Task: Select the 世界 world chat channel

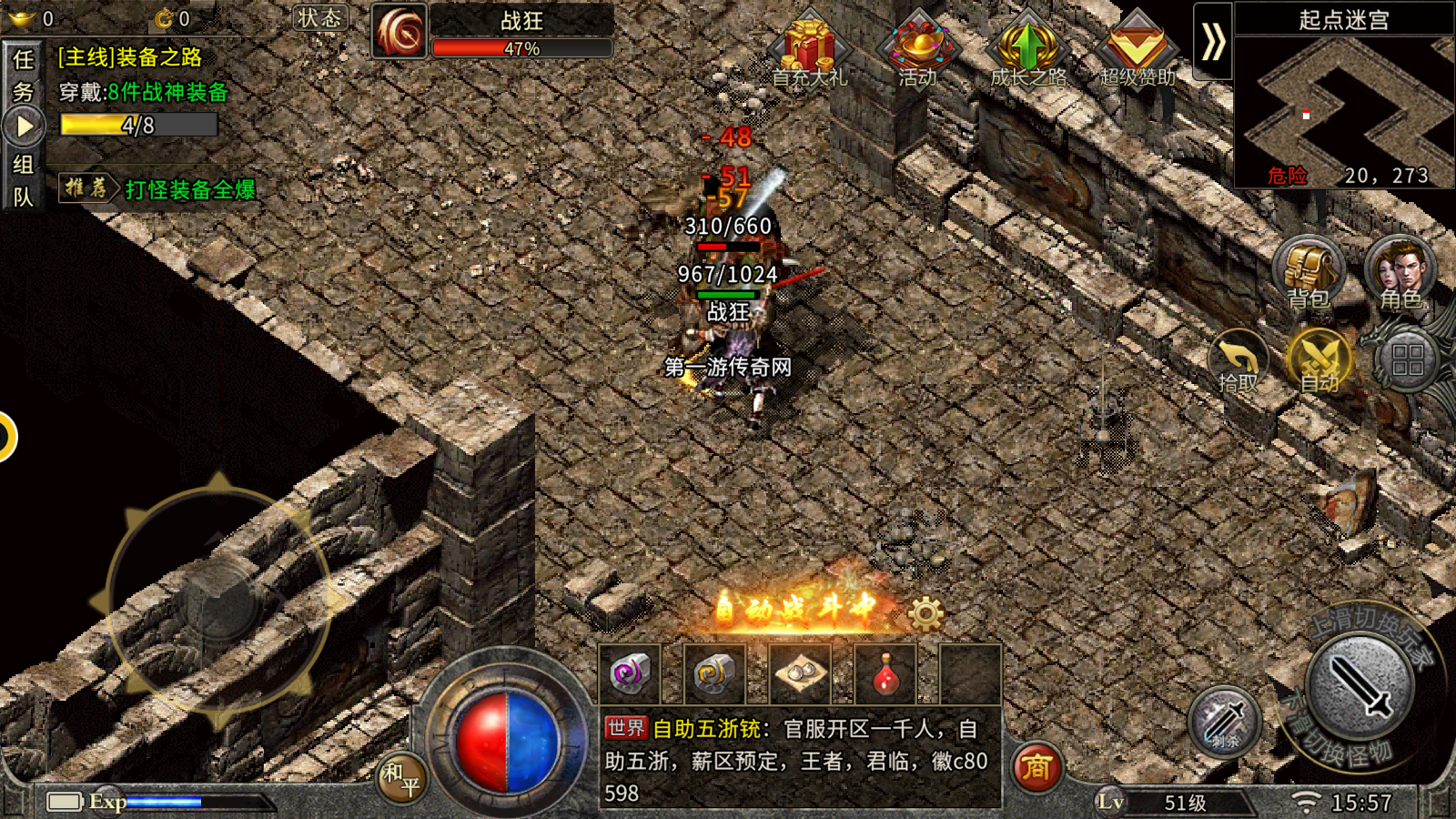Action: click(626, 728)
